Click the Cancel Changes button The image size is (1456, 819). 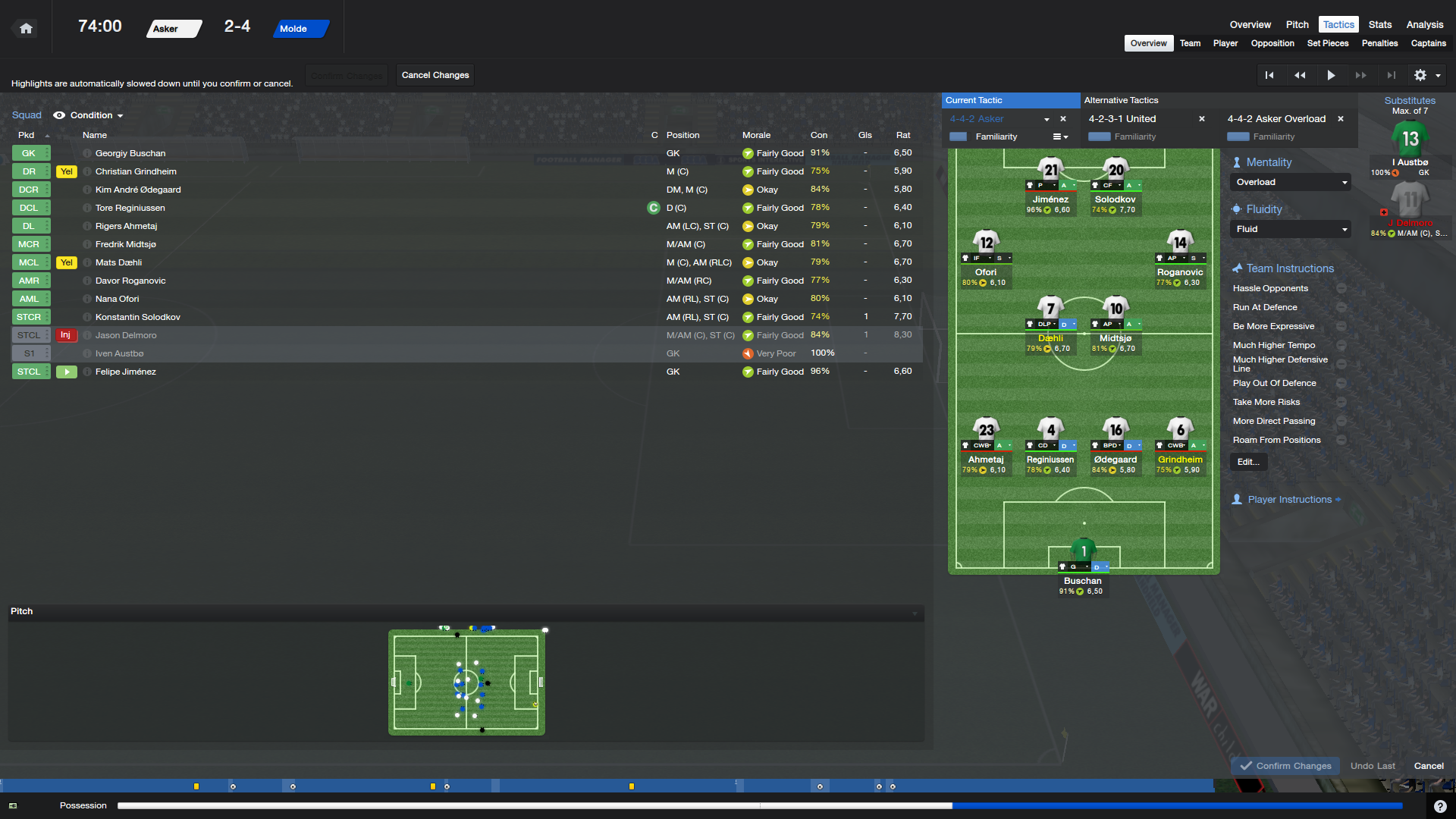click(435, 75)
